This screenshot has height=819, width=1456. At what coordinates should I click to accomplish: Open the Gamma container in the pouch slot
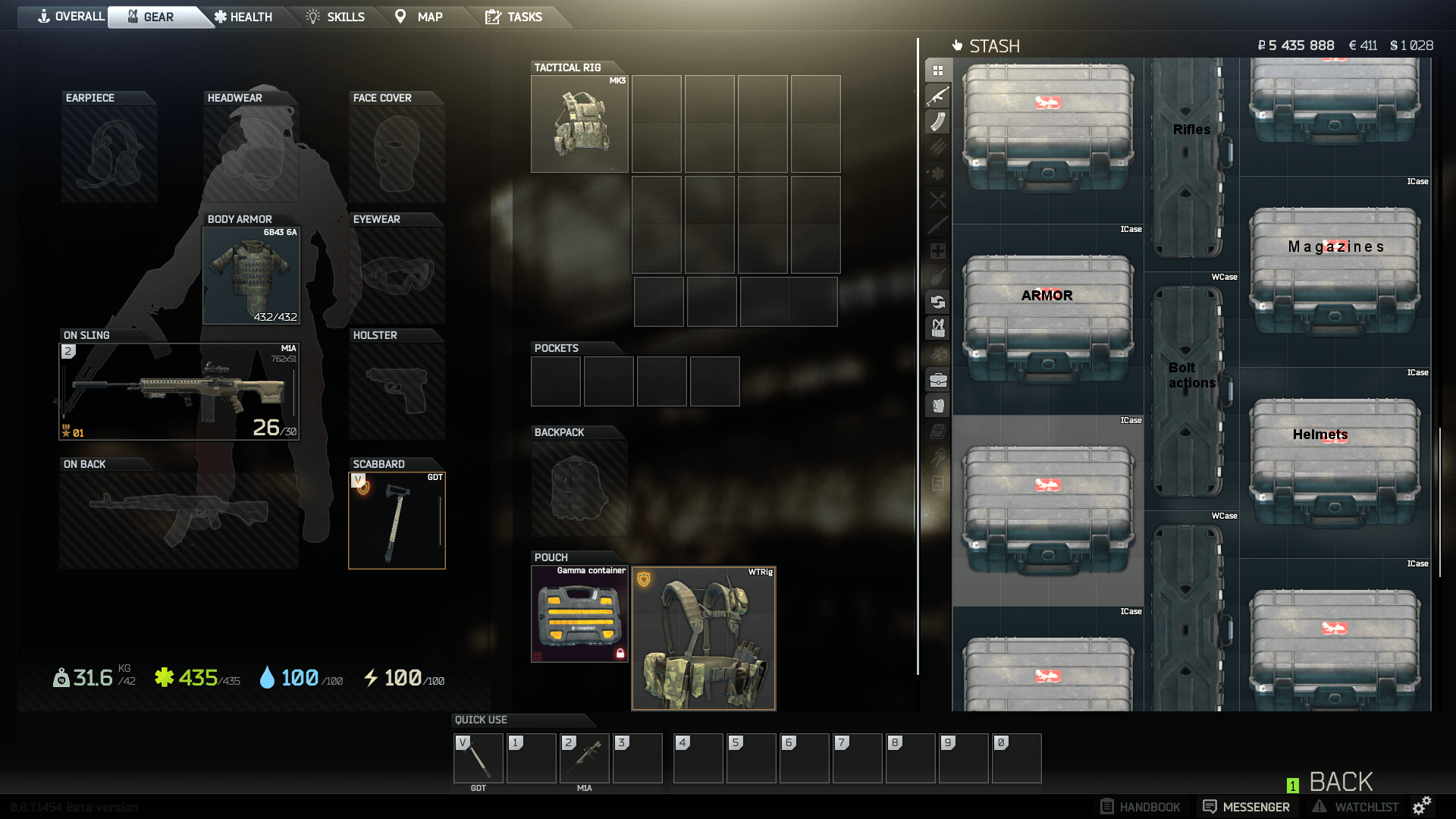pos(579,614)
